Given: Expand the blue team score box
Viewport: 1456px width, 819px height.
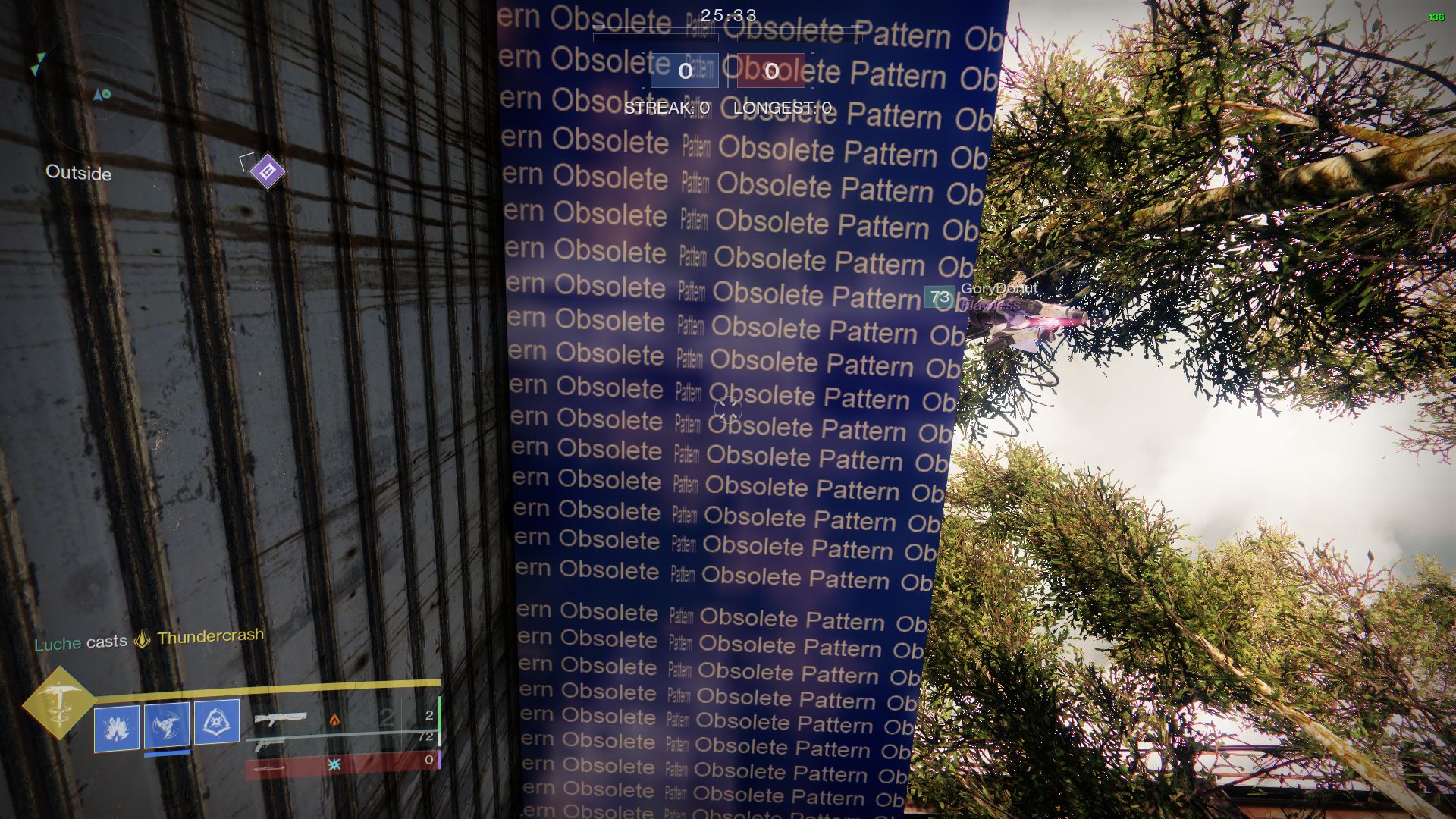Looking at the screenshot, I should coord(685,72).
